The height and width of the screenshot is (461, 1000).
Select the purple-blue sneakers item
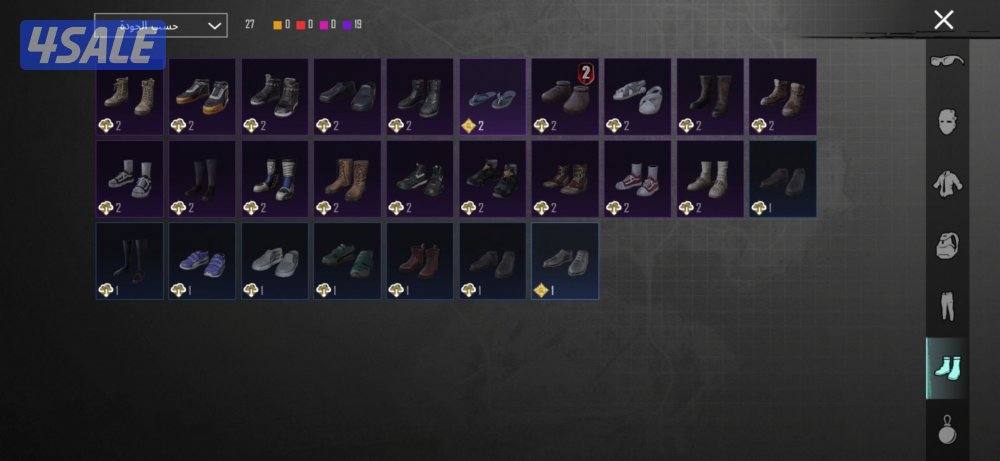[201, 261]
